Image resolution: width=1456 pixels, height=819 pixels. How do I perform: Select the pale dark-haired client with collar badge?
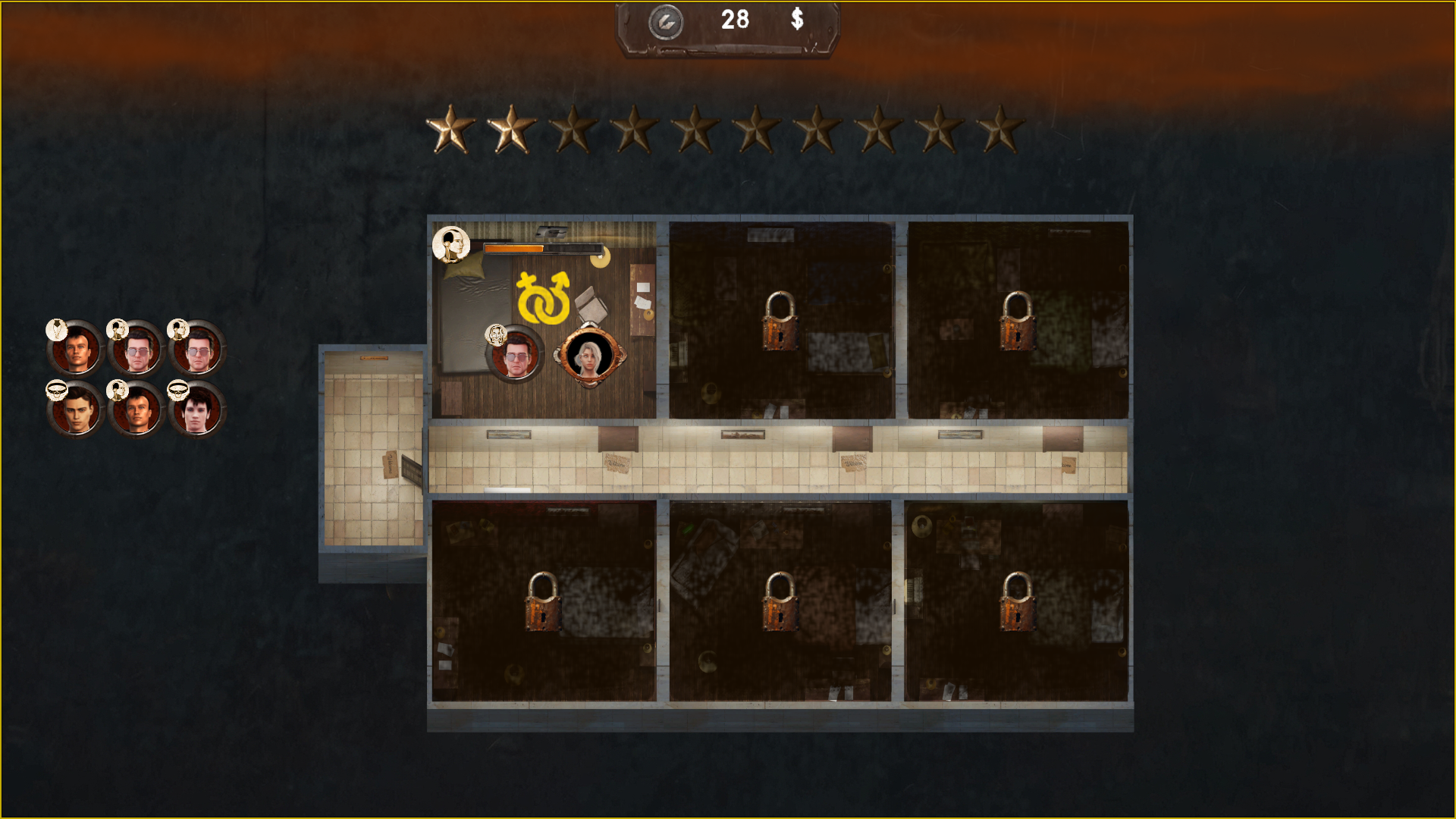pyautogui.click(x=196, y=410)
